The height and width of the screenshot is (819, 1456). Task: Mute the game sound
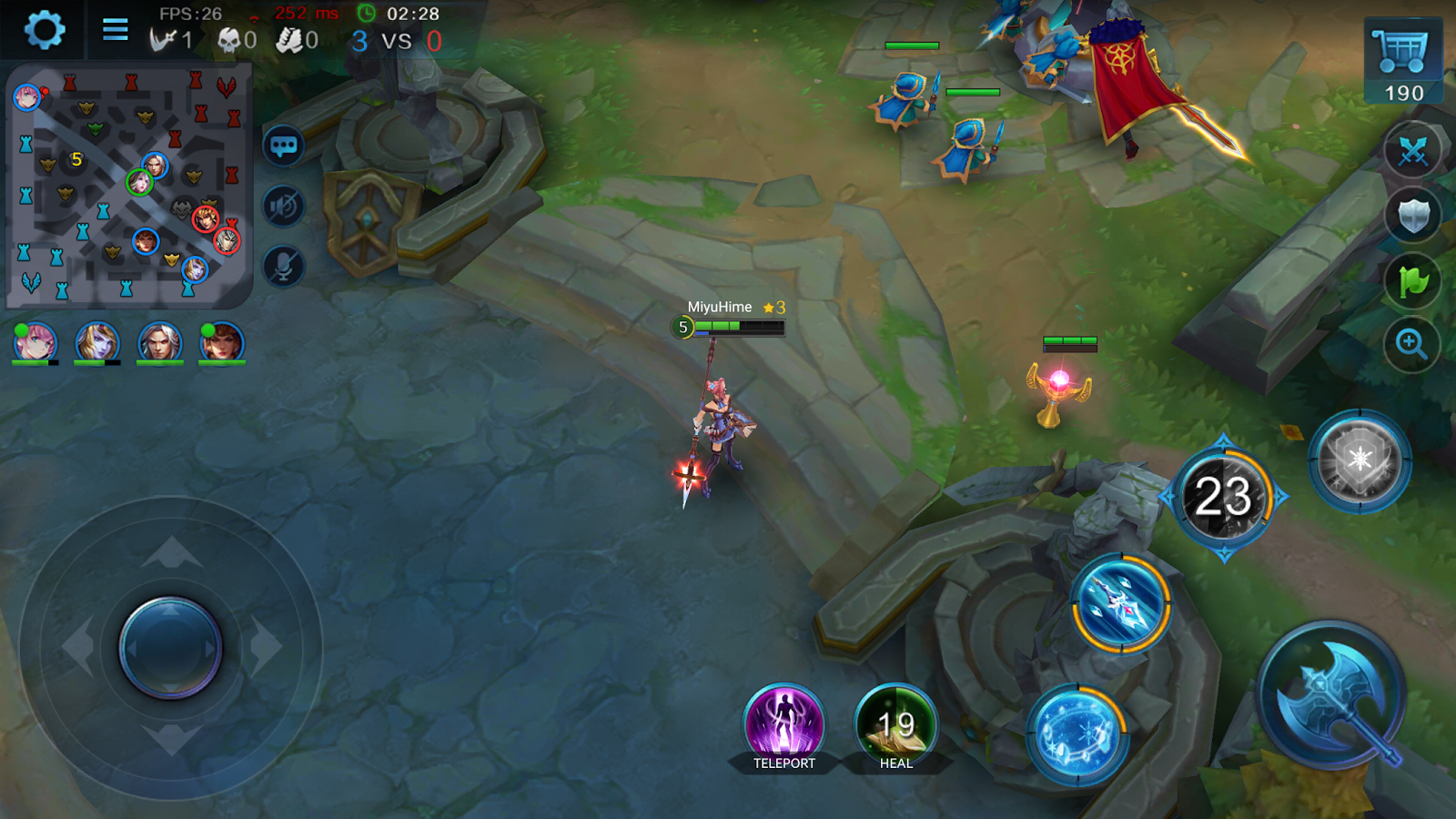pyautogui.click(x=282, y=205)
